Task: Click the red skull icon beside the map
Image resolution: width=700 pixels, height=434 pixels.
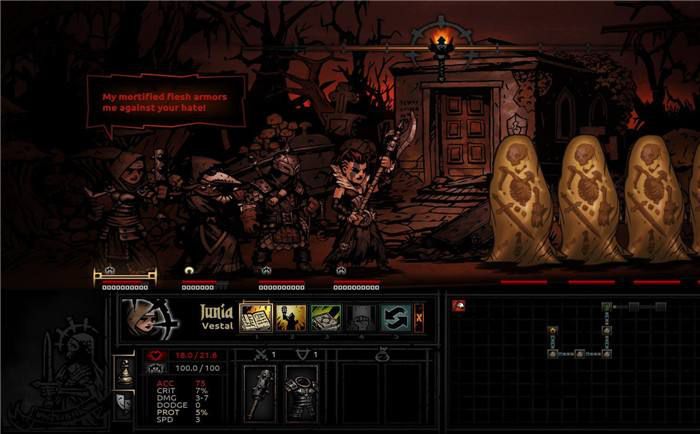Action: coord(458,306)
